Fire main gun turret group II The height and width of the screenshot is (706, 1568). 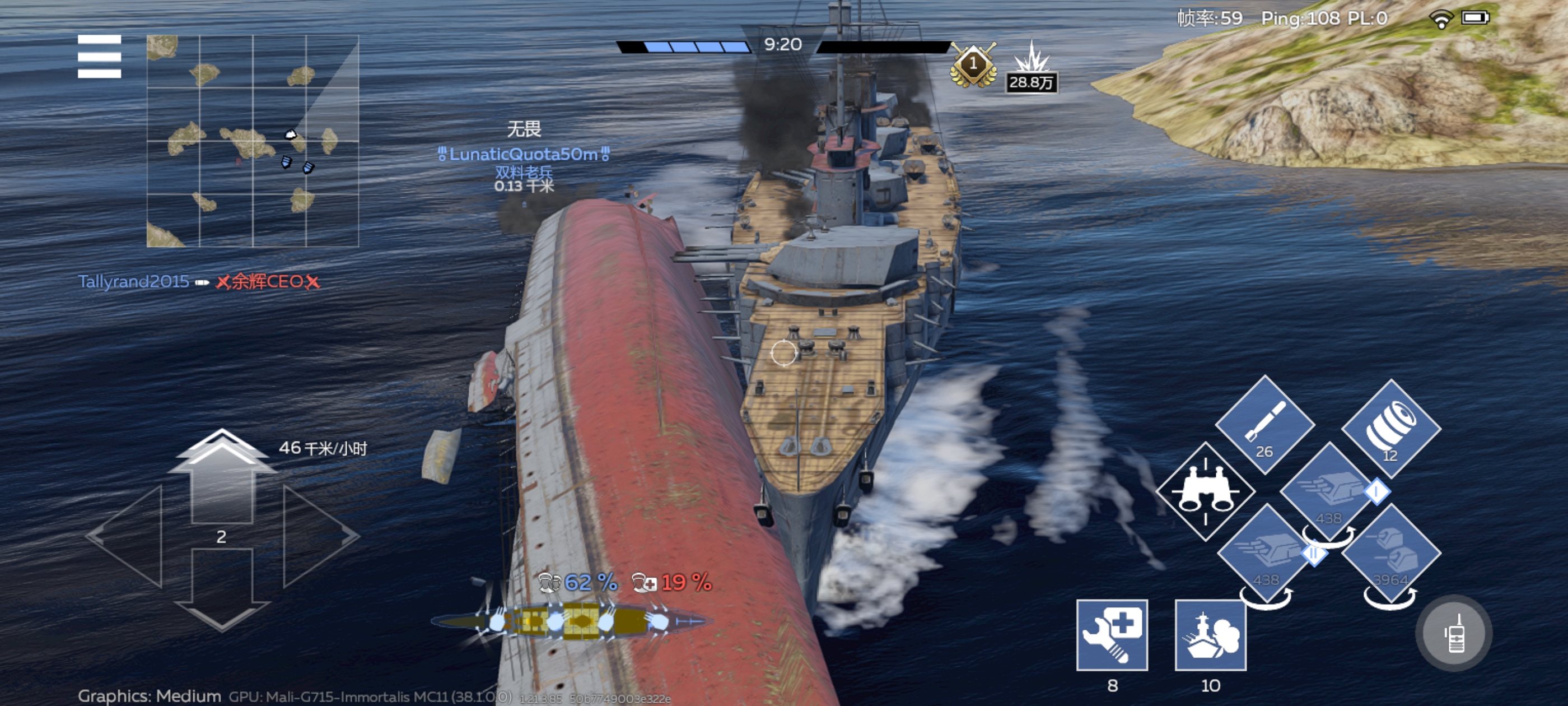pos(1266,554)
